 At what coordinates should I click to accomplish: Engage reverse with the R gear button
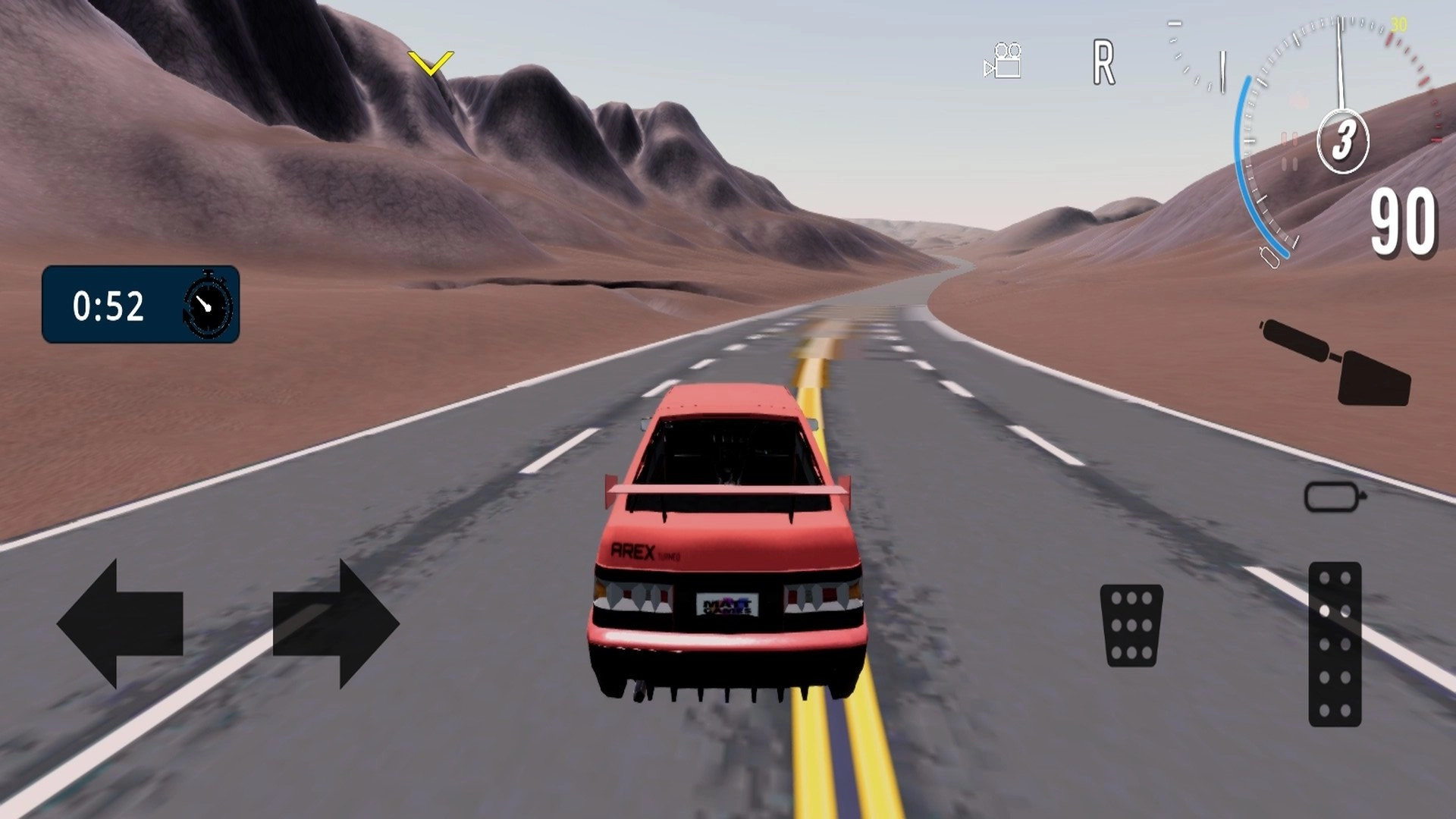[1103, 63]
